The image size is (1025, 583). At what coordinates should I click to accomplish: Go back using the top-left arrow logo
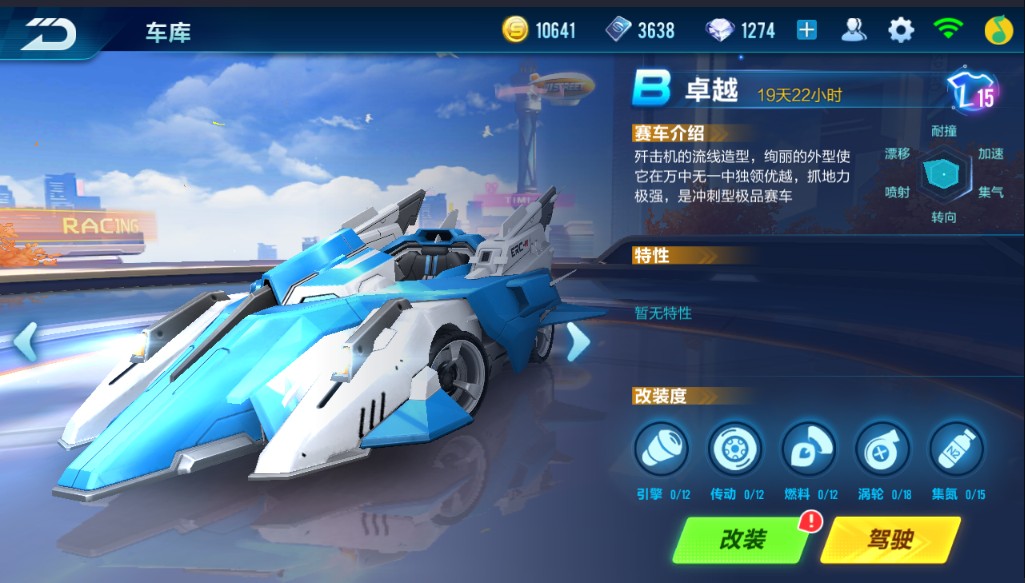[x=48, y=32]
